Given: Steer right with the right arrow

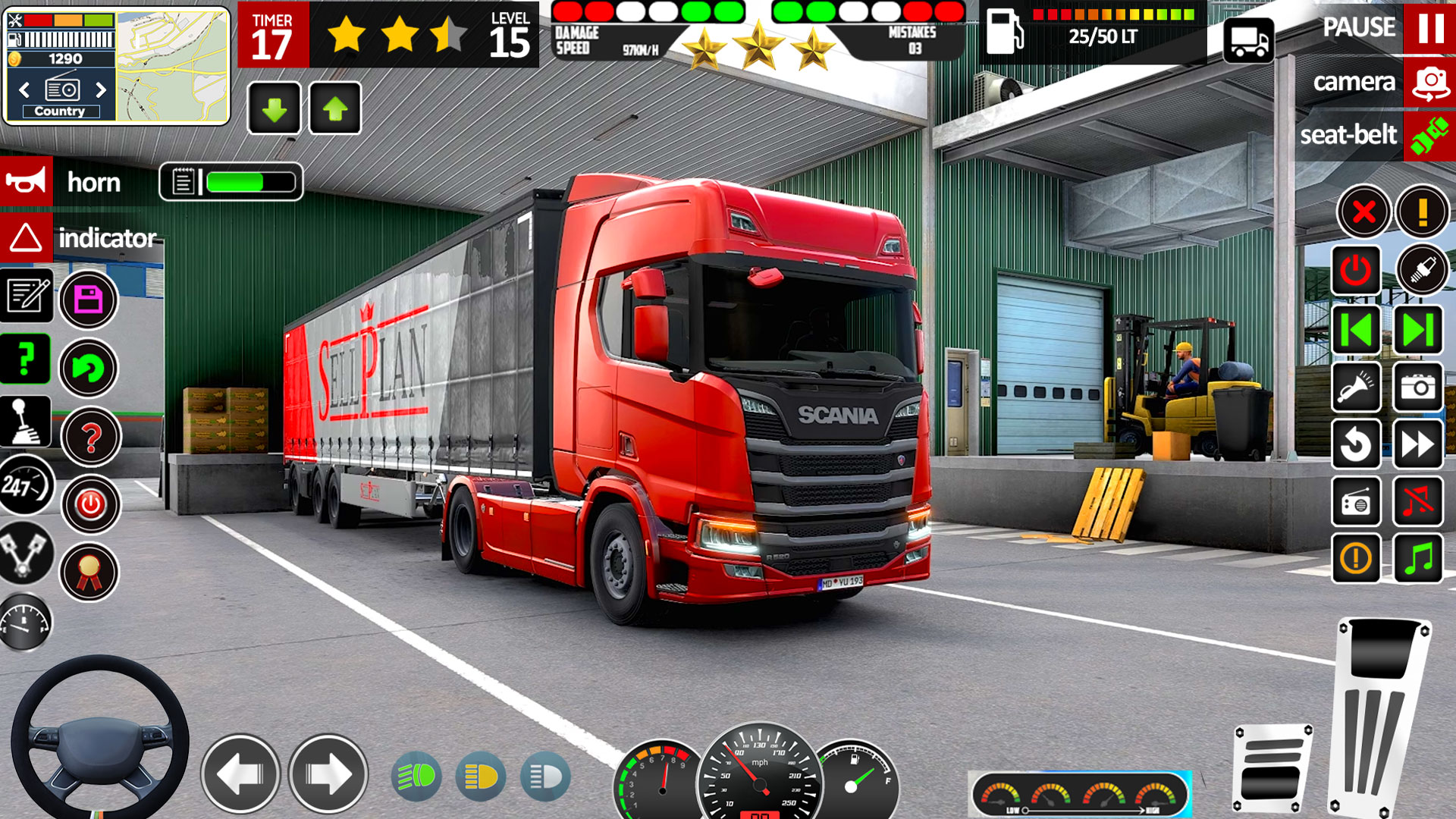Looking at the screenshot, I should coord(328,773).
